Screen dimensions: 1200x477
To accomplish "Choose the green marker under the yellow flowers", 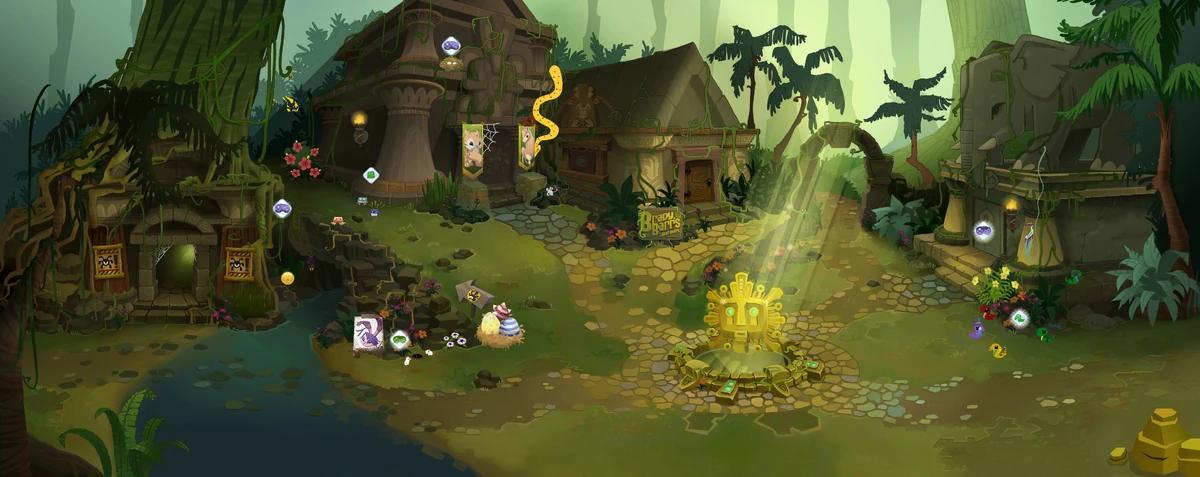I will point(1019,319).
